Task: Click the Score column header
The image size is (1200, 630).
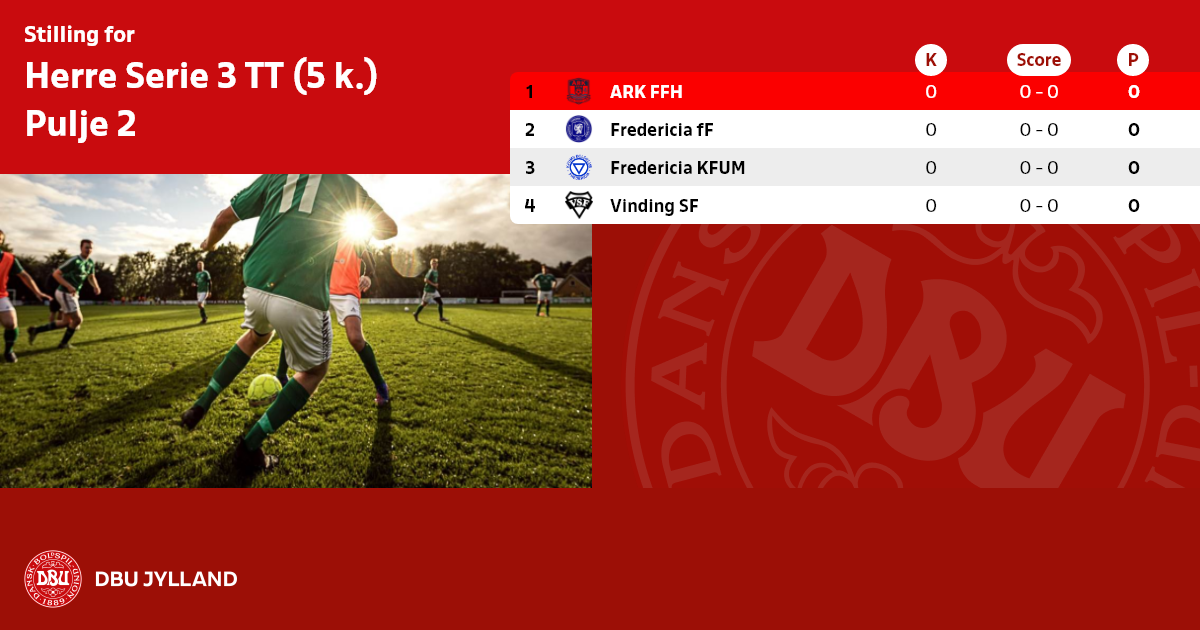Action: click(x=1038, y=60)
